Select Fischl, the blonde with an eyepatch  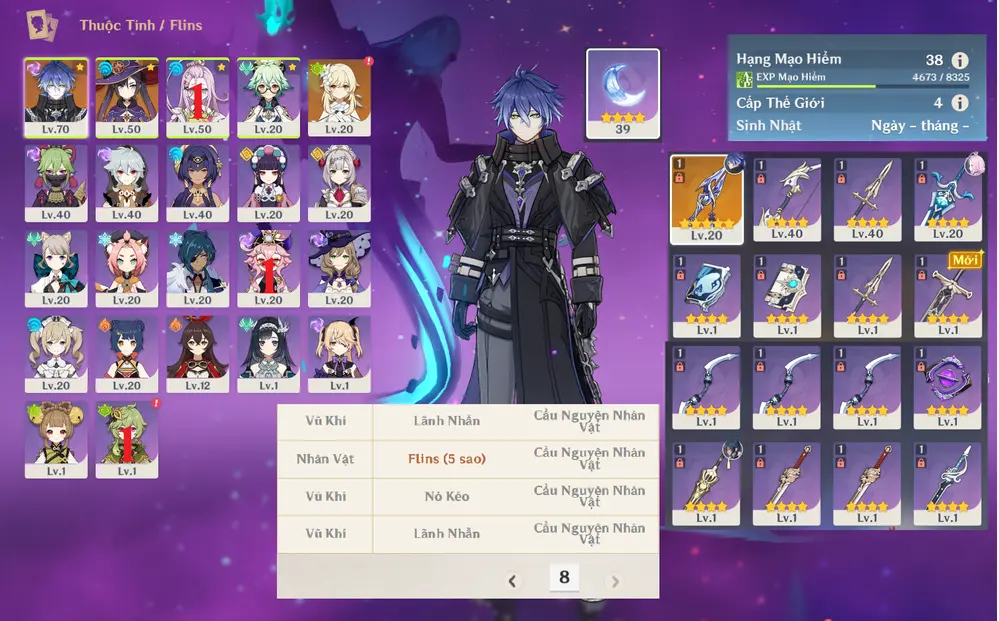coord(339,351)
